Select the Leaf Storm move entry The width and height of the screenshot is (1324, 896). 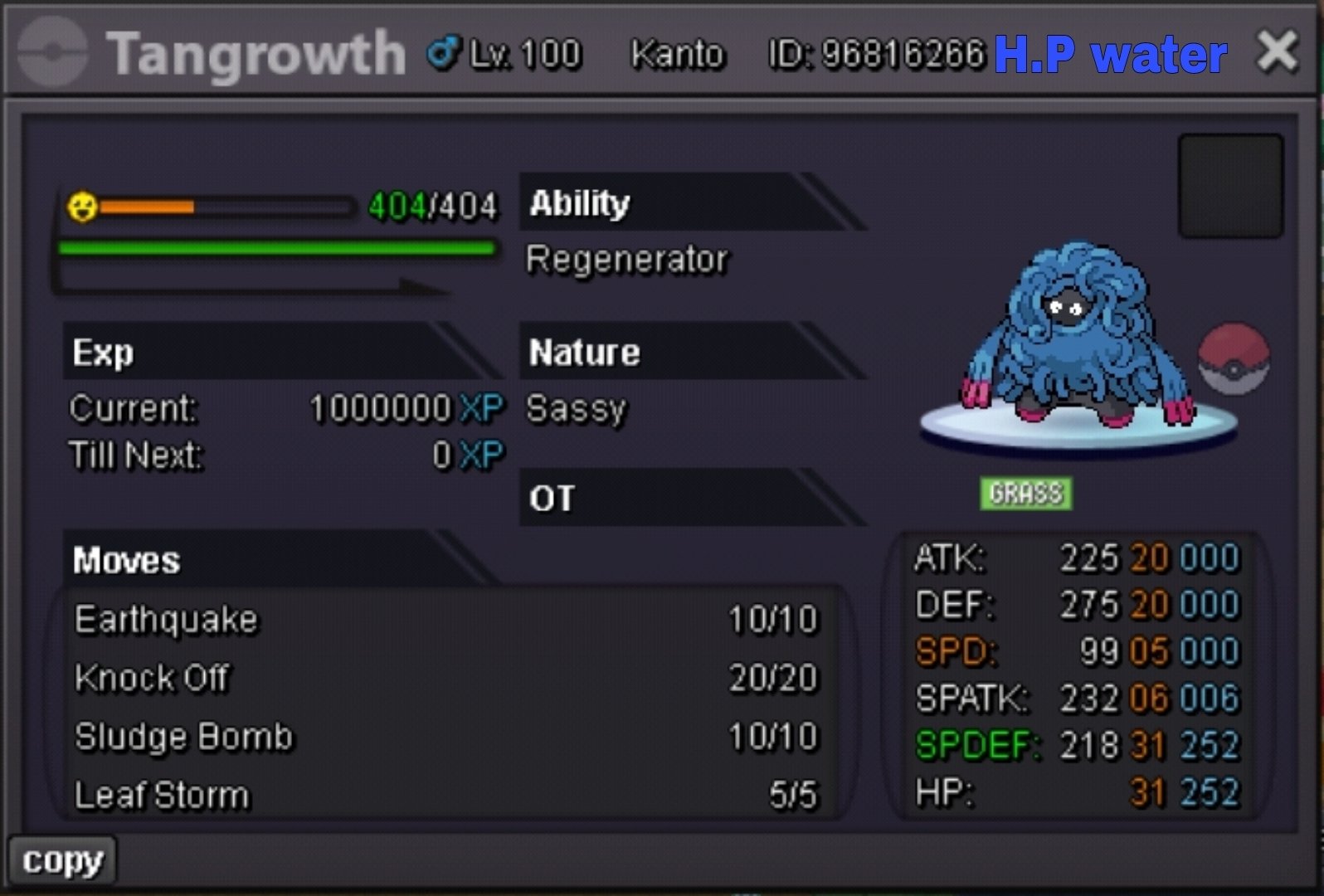(x=160, y=793)
